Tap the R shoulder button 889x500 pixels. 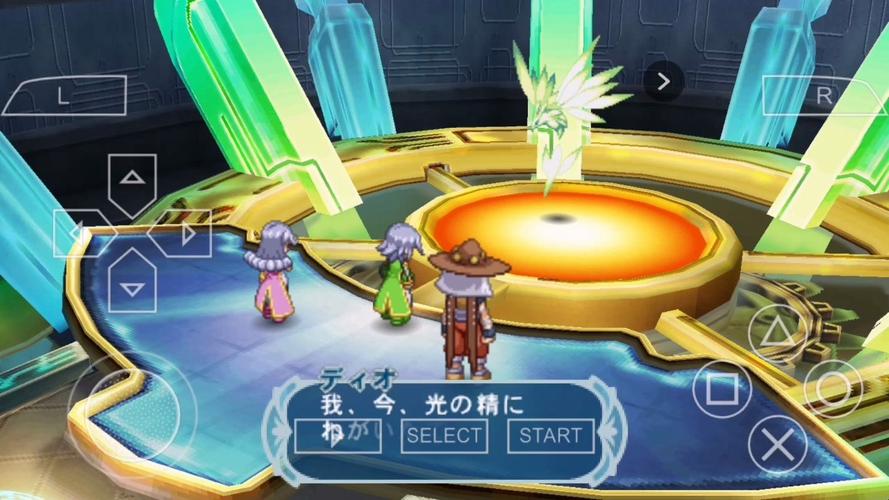point(824,96)
